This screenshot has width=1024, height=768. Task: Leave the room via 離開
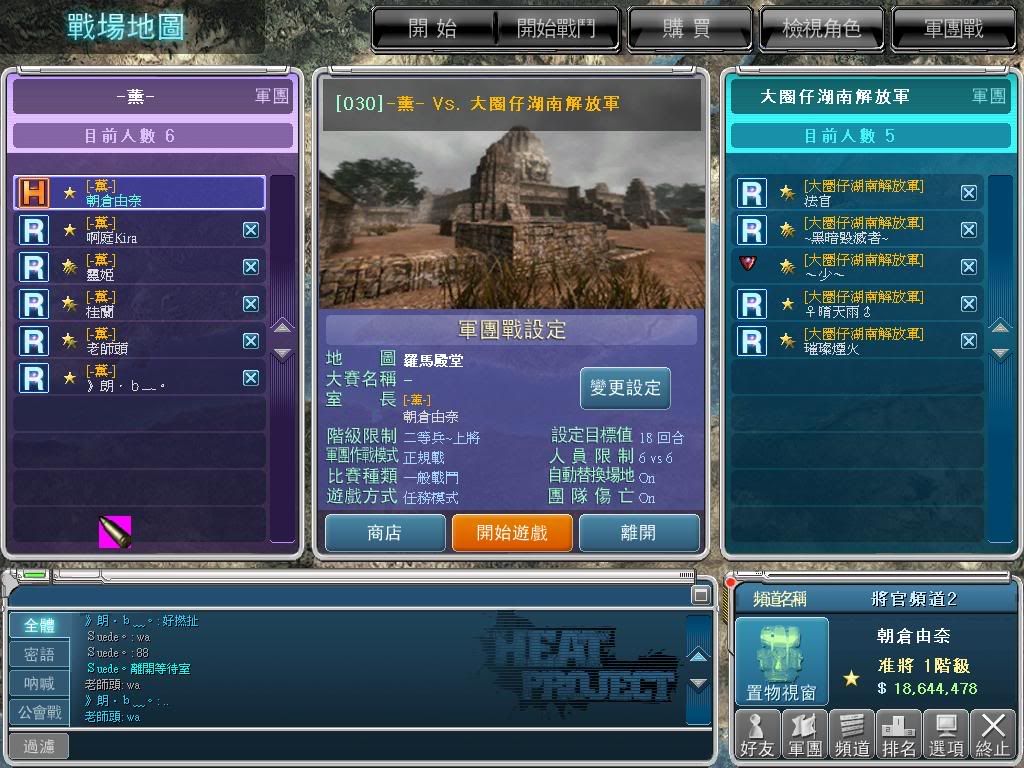click(x=638, y=533)
